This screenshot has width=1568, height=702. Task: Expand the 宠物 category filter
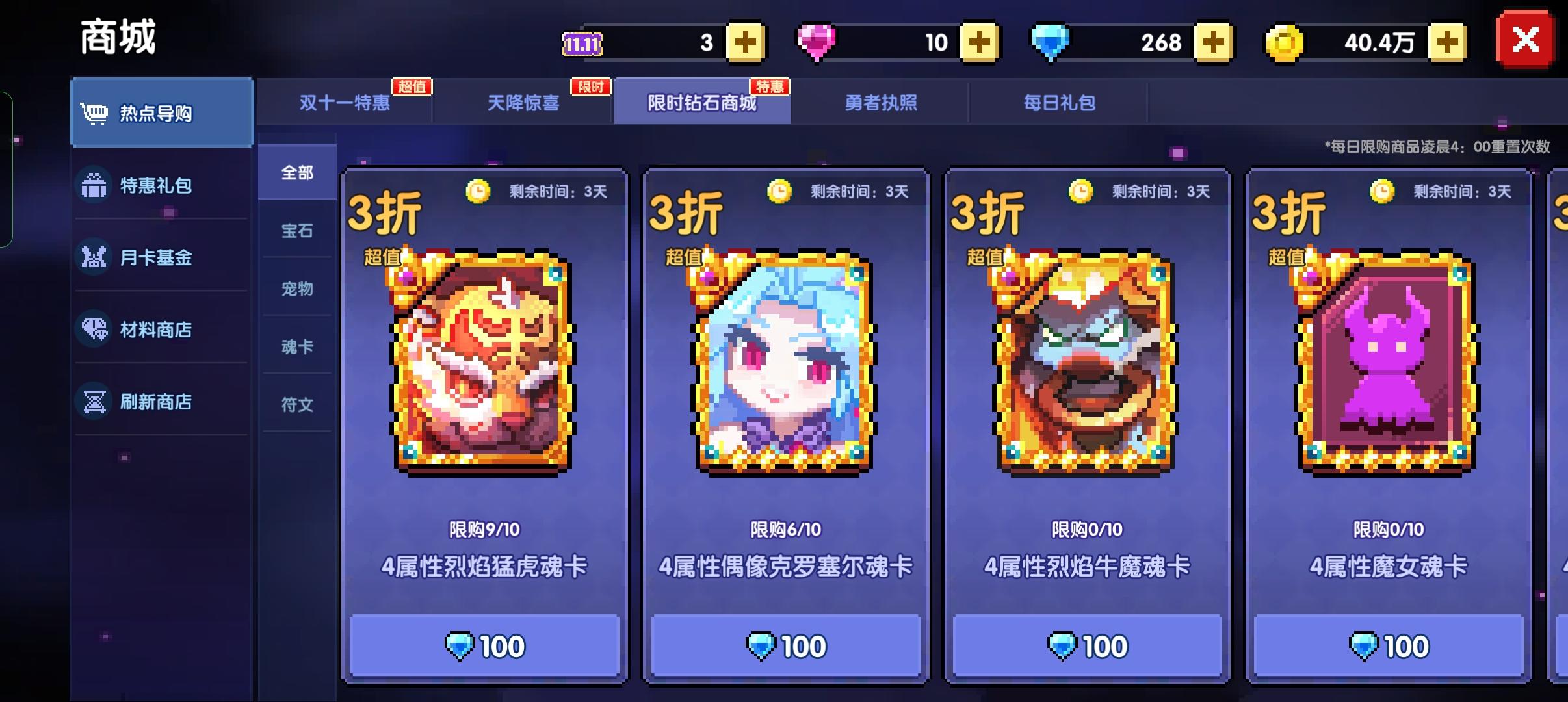297,289
